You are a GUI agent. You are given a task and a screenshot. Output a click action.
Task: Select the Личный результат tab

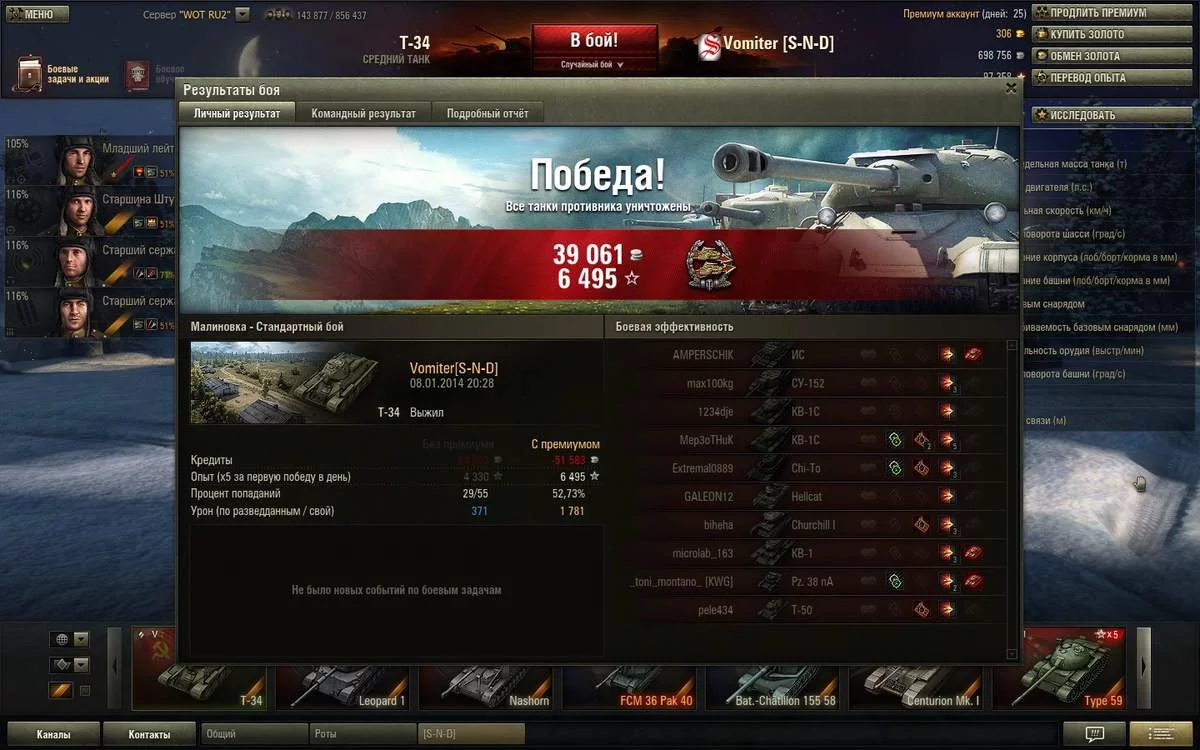click(x=237, y=113)
